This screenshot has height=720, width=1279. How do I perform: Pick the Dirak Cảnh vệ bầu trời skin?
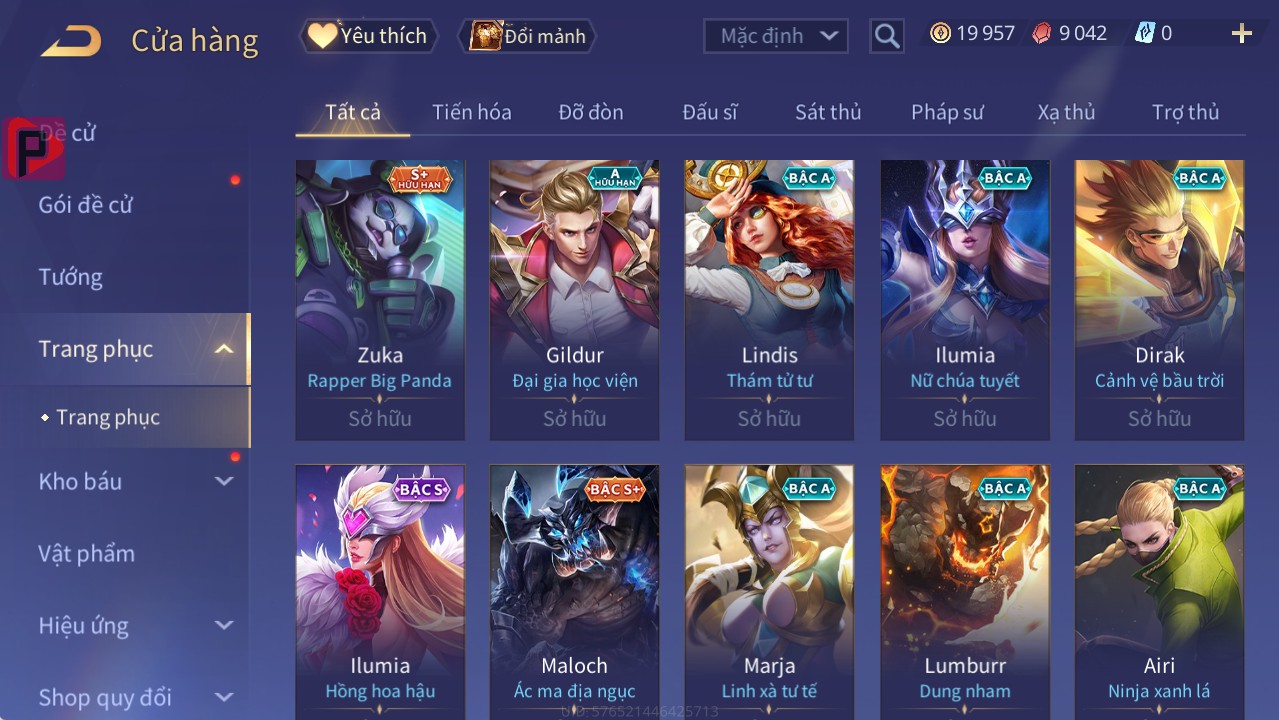[1159, 299]
